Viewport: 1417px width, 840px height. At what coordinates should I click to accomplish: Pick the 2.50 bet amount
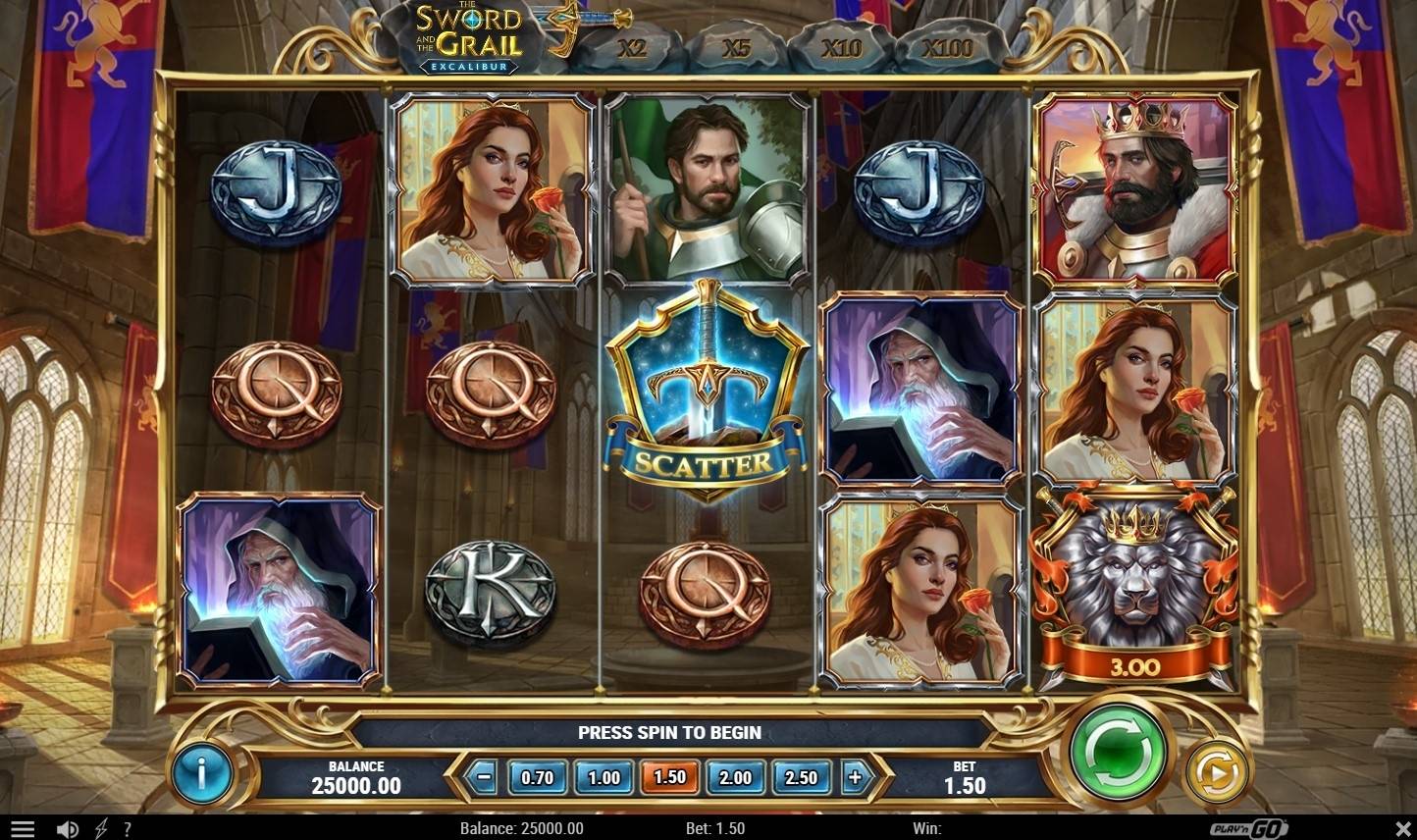pyautogui.click(x=801, y=777)
